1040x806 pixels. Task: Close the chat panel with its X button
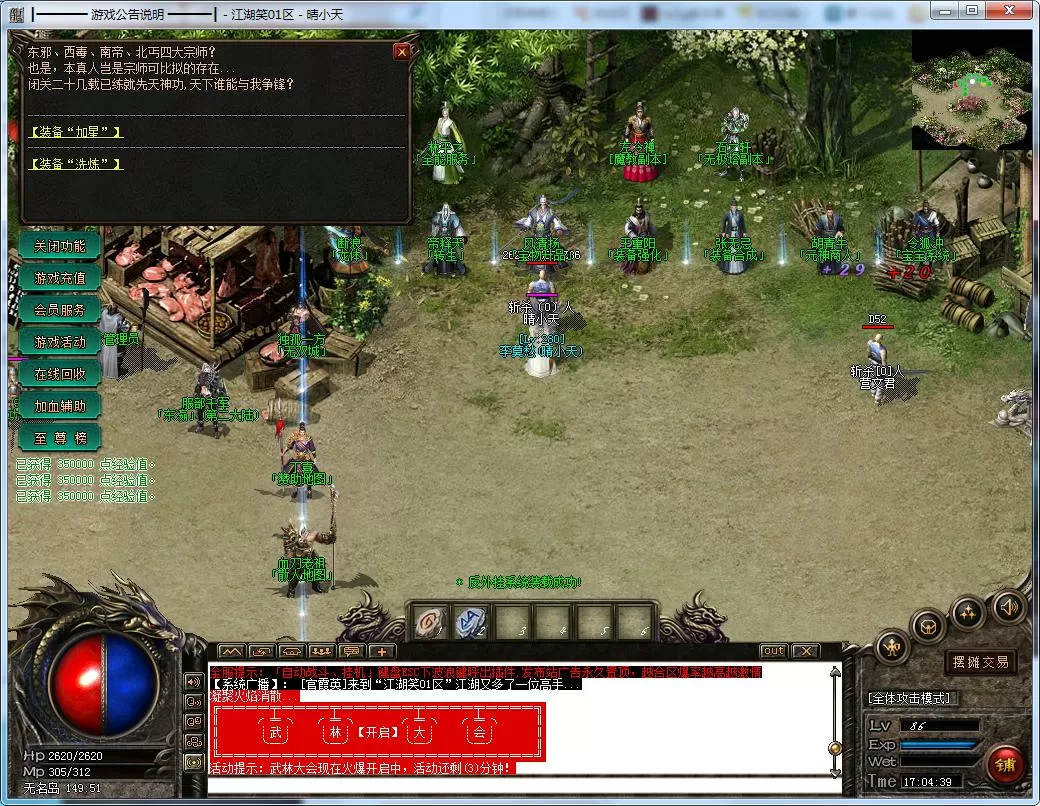805,651
